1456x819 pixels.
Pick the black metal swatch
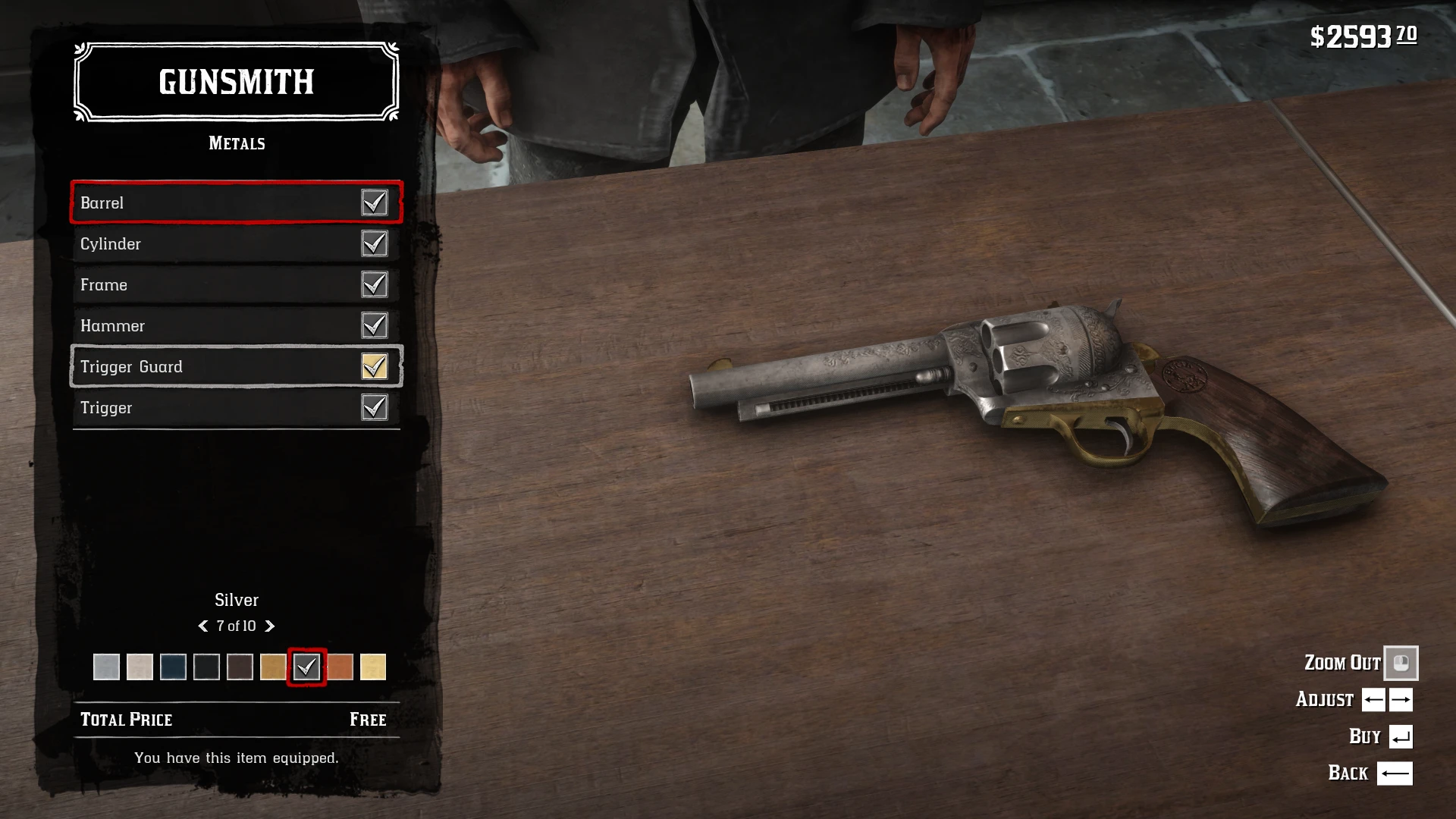click(x=206, y=667)
